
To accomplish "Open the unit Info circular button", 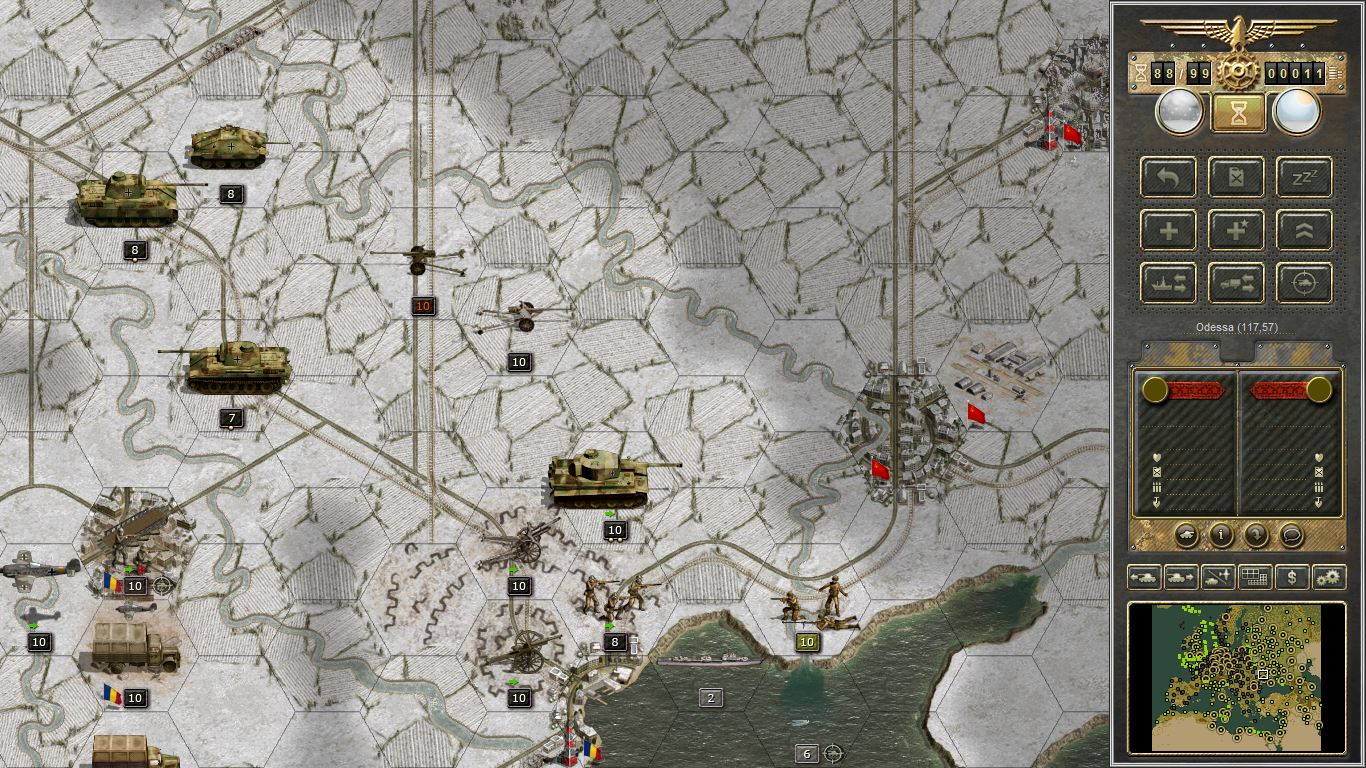I will (1221, 535).
